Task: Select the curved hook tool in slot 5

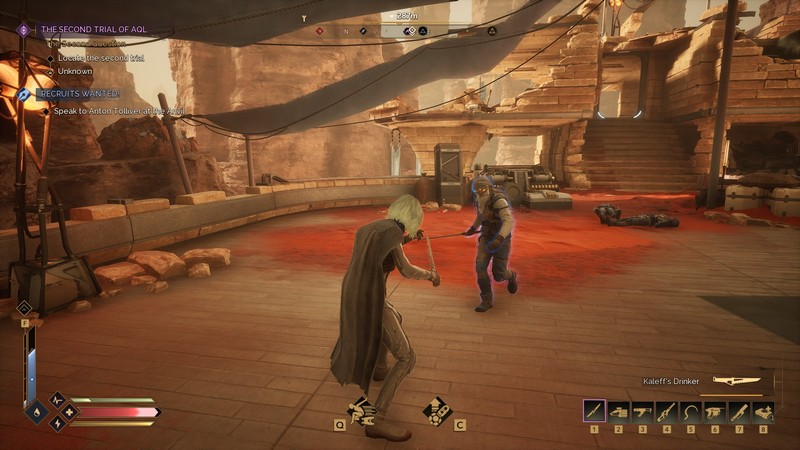Action: coord(690,411)
